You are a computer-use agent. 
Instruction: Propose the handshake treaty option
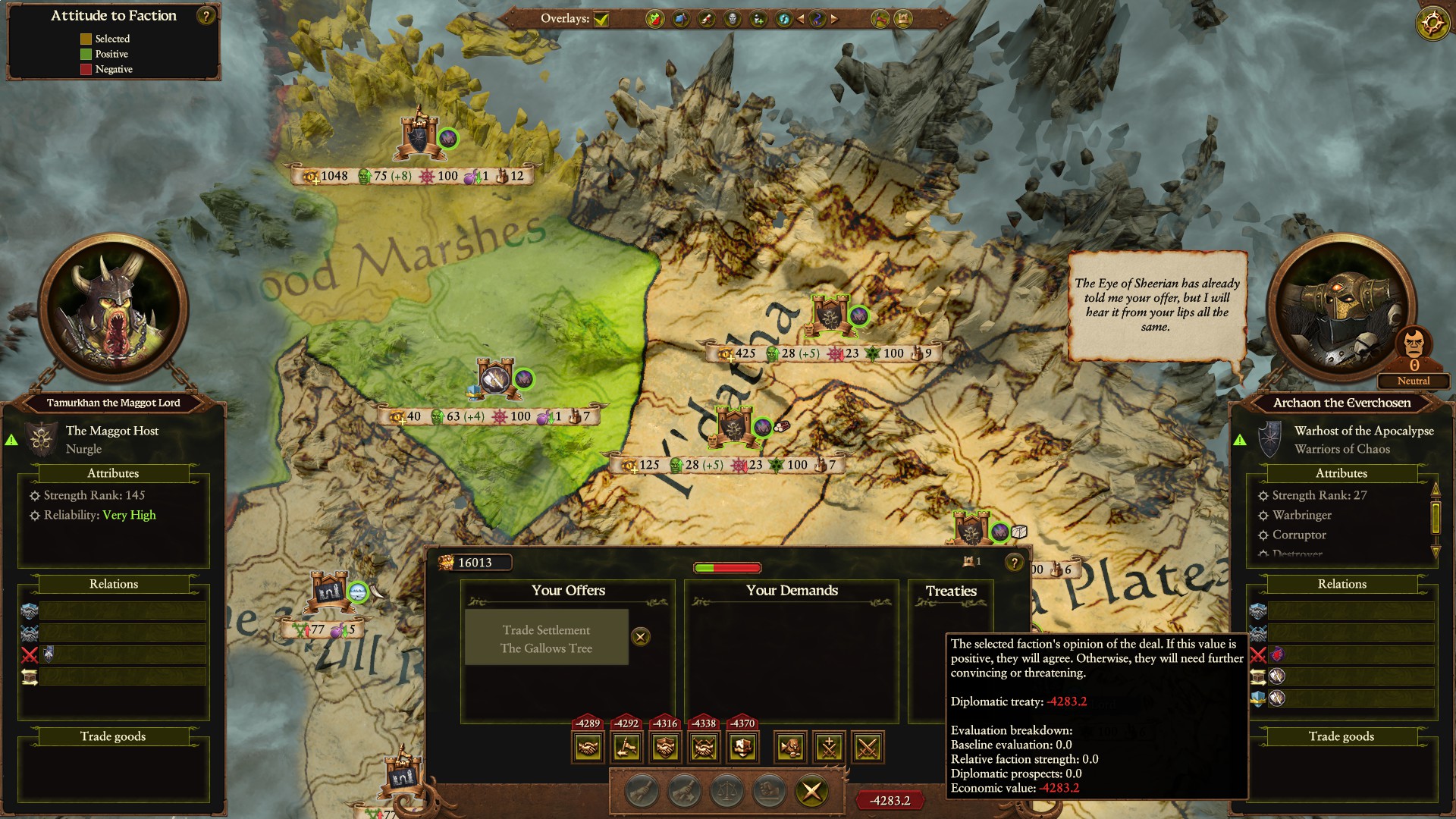(x=588, y=748)
